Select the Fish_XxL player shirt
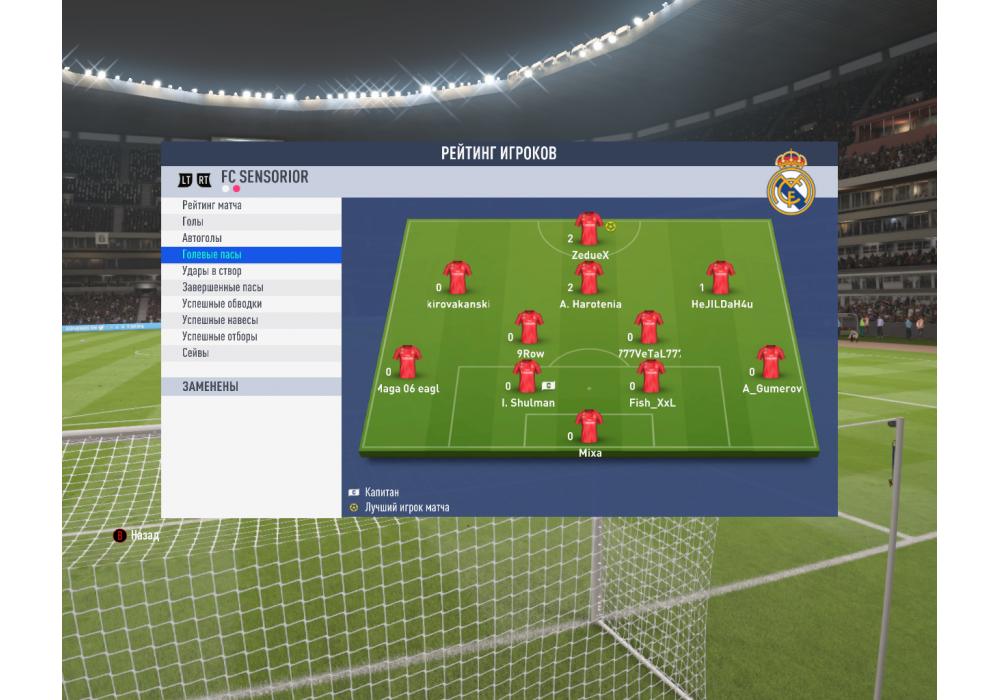 651,377
